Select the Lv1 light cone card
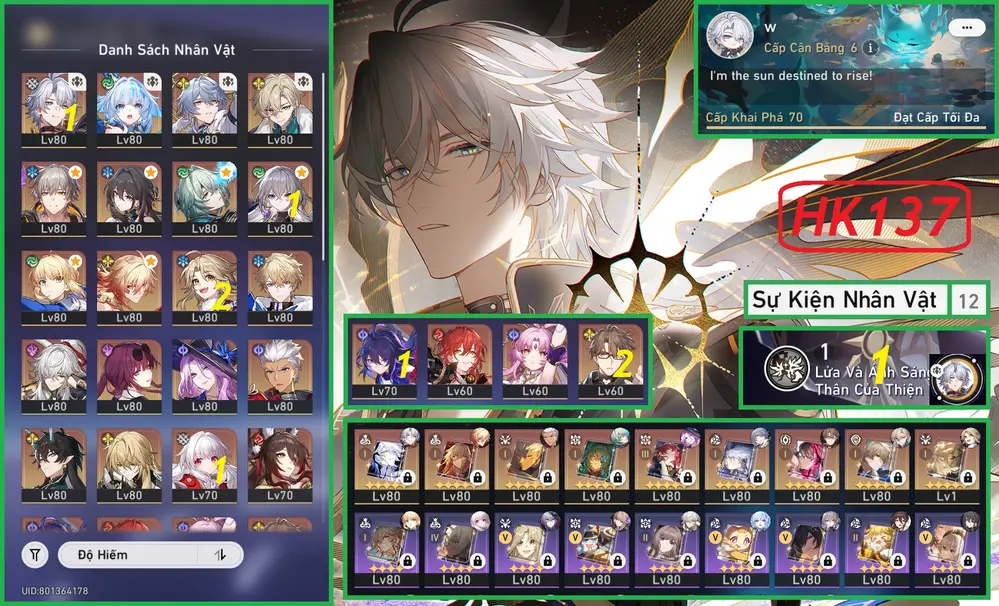This screenshot has height=606, width=999. coord(946,466)
